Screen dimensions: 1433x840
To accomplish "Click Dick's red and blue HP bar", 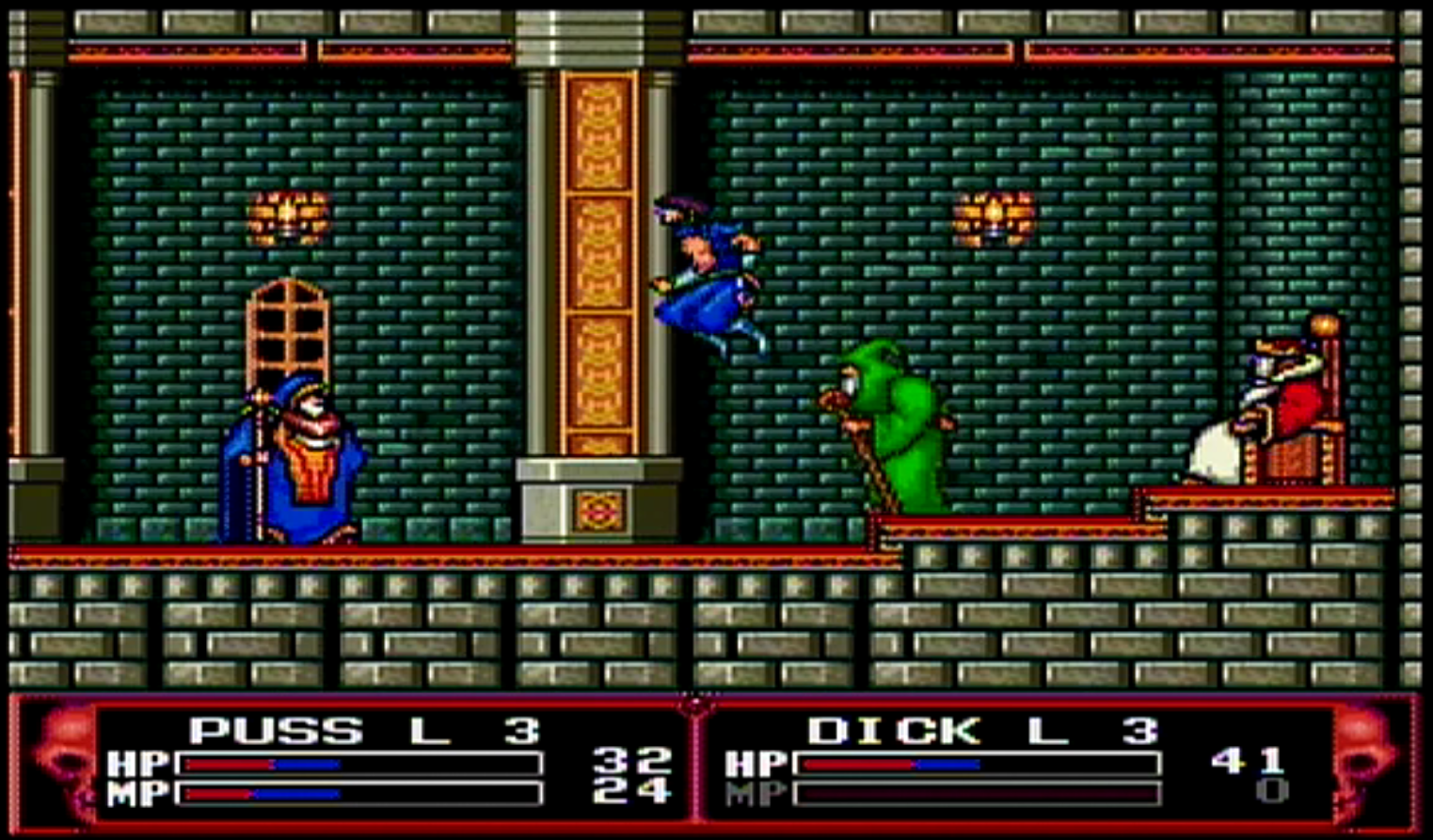I will 979,766.
